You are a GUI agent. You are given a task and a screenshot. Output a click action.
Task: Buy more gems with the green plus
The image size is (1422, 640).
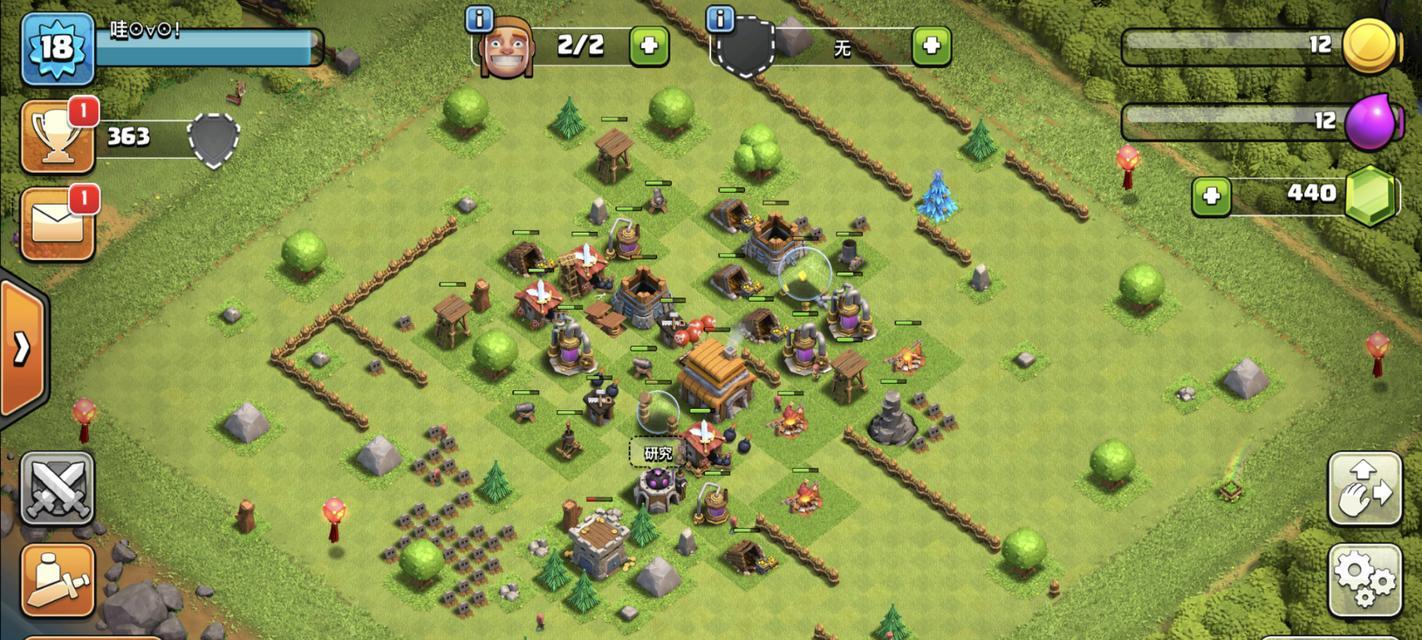(1211, 196)
